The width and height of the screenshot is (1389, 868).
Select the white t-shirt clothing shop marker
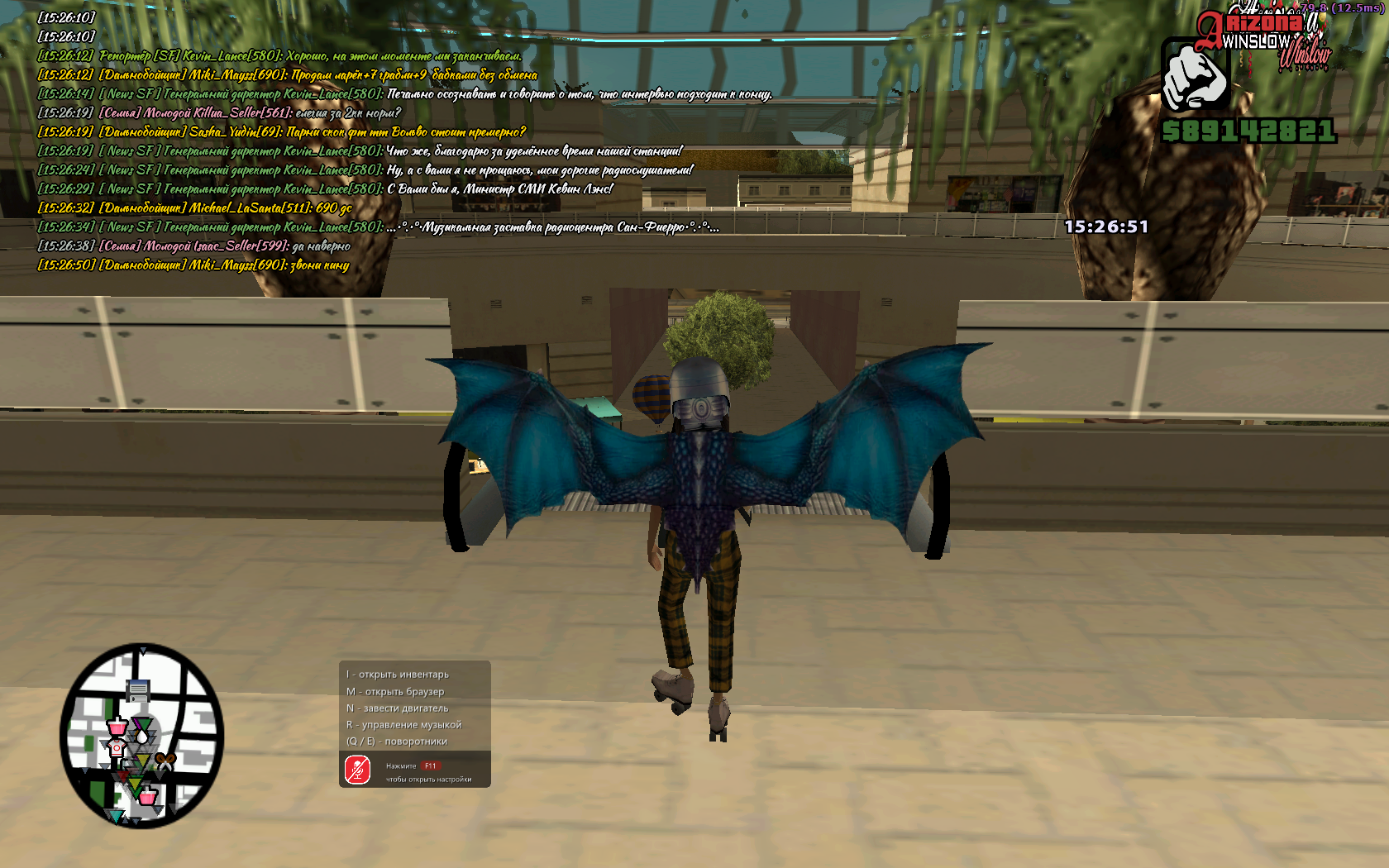pyautogui.click(x=117, y=747)
